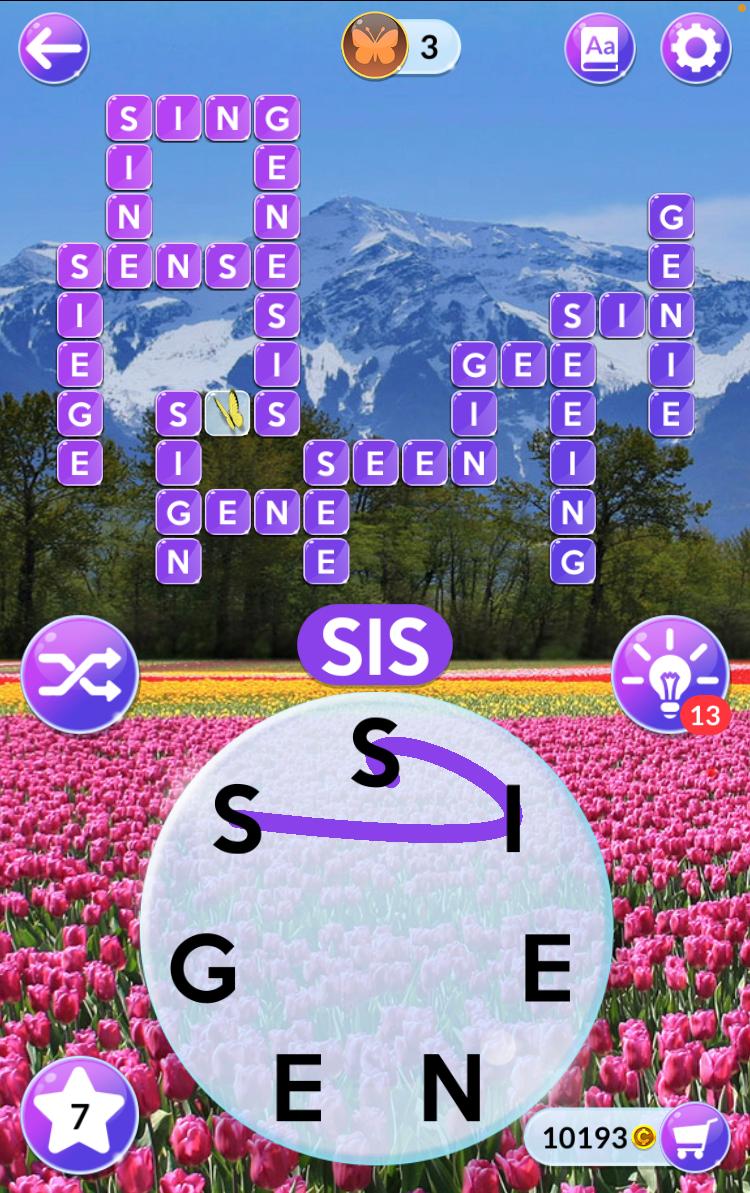The height and width of the screenshot is (1193, 750).
Task: Select the letter N on the wheel
Action: click(x=451, y=1088)
